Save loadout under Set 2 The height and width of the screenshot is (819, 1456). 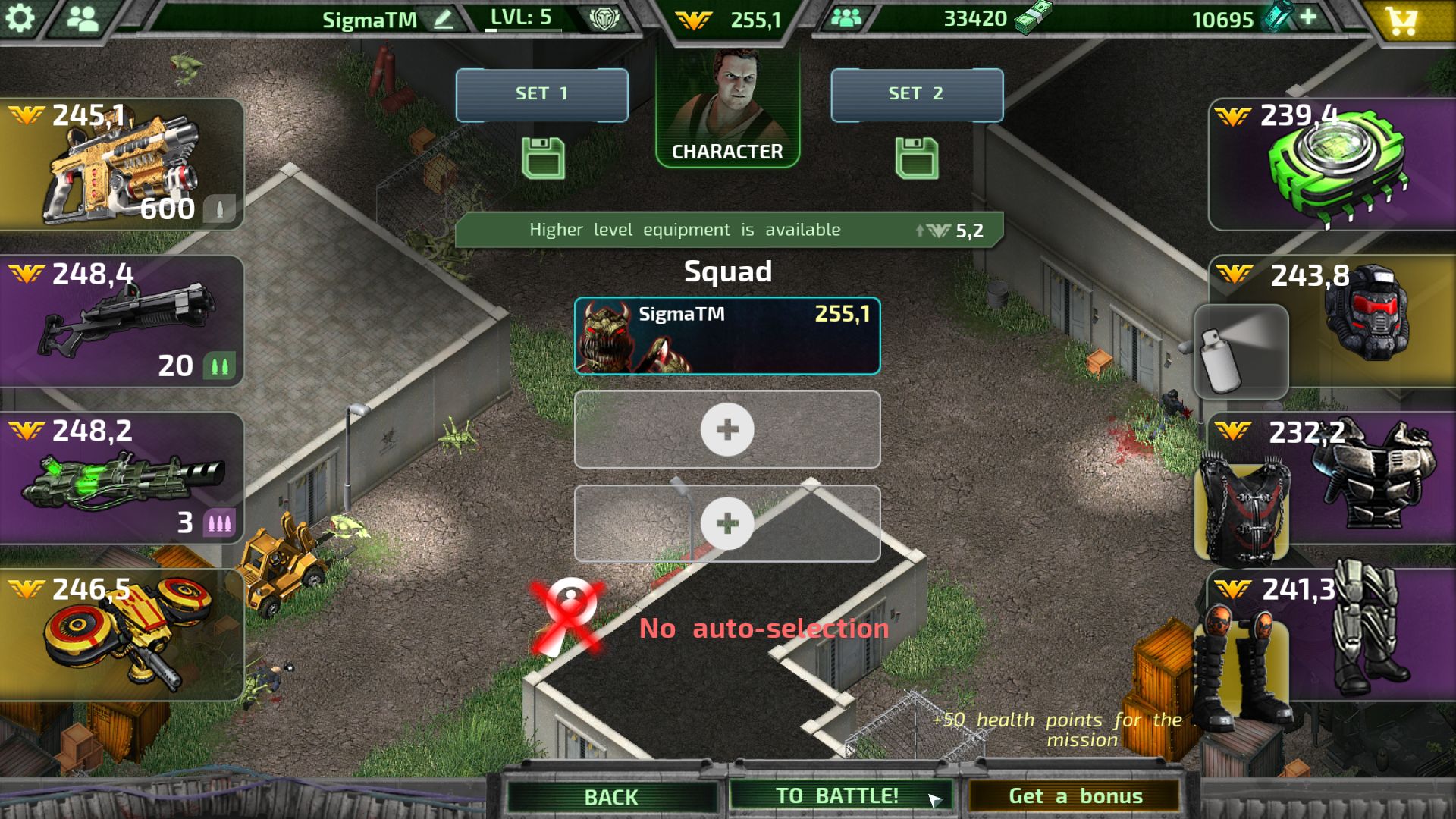tap(916, 158)
